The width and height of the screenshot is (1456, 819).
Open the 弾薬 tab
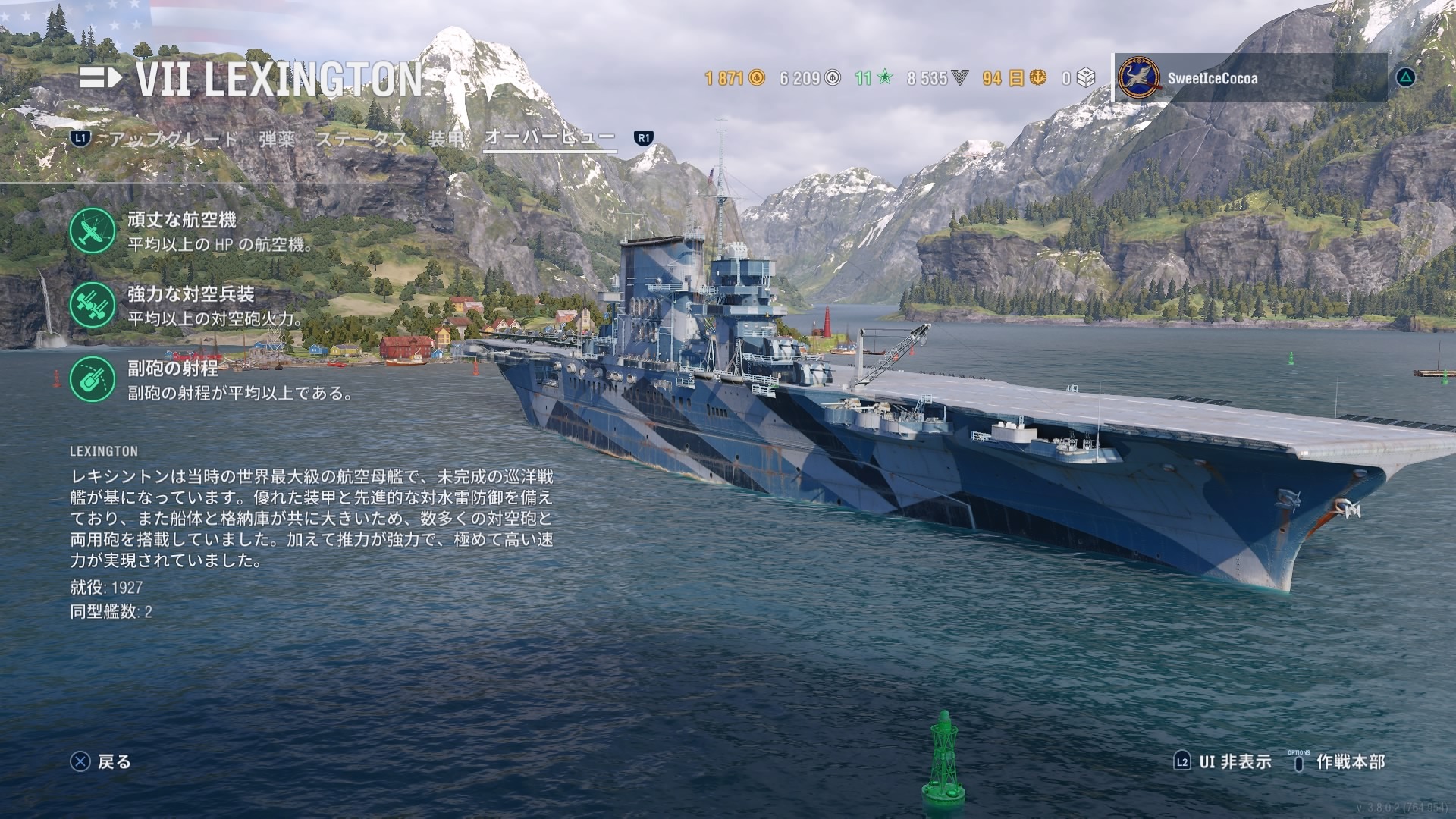pos(277,139)
